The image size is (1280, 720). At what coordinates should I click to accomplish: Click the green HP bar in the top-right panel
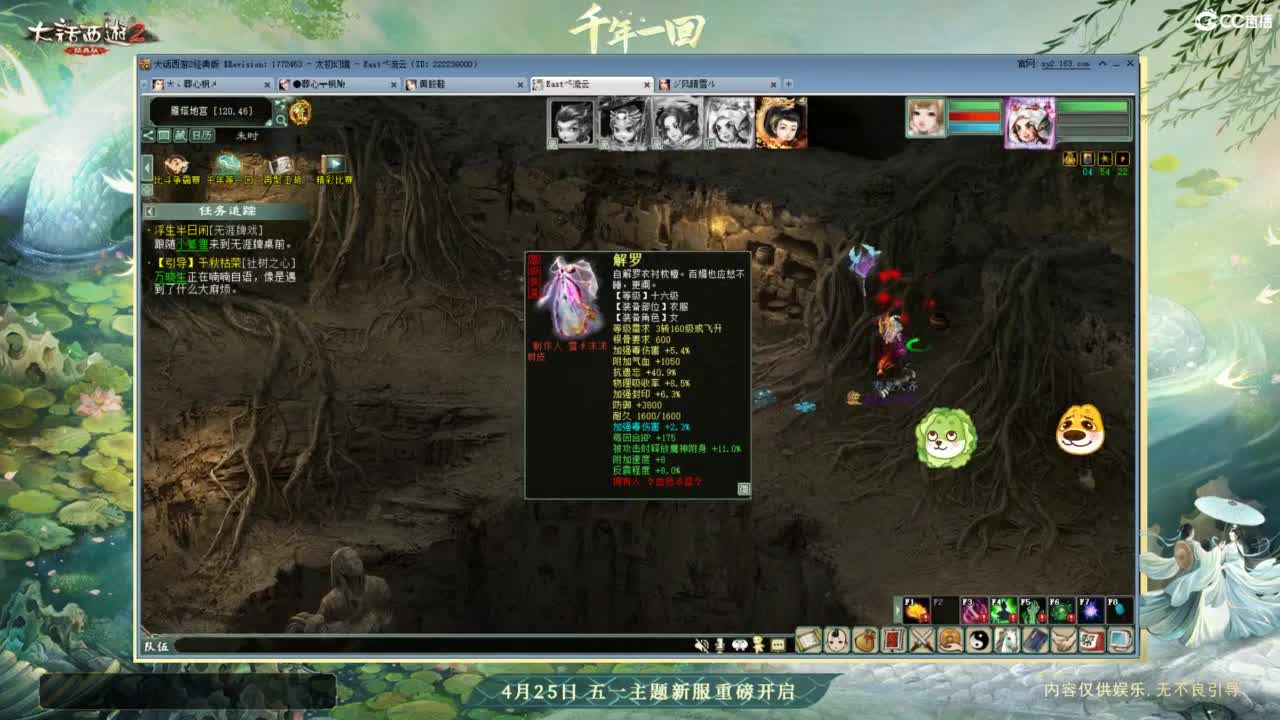pos(975,106)
